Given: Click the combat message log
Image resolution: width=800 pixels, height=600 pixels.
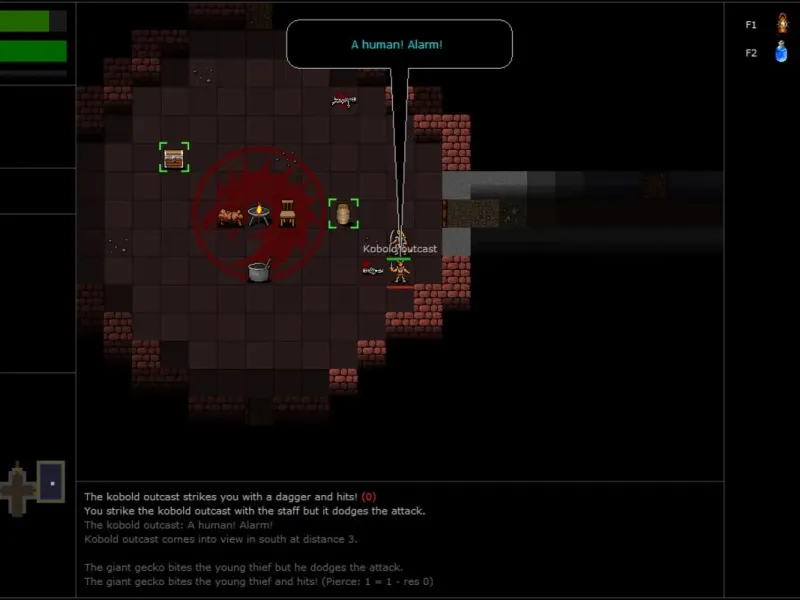Looking at the screenshot, I should tap(400, 539).
